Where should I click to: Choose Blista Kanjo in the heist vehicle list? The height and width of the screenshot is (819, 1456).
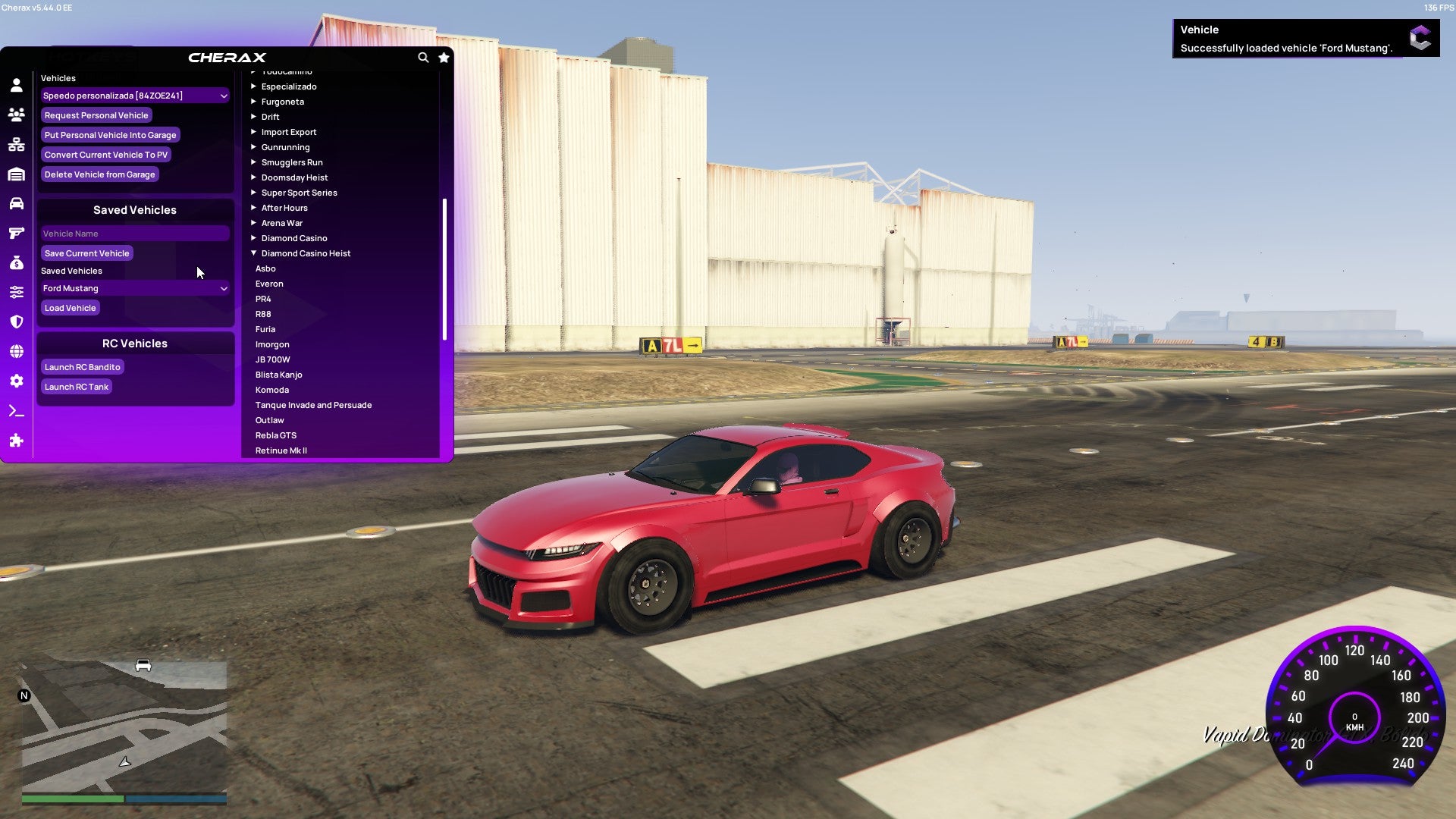click(x=281, y=374)
